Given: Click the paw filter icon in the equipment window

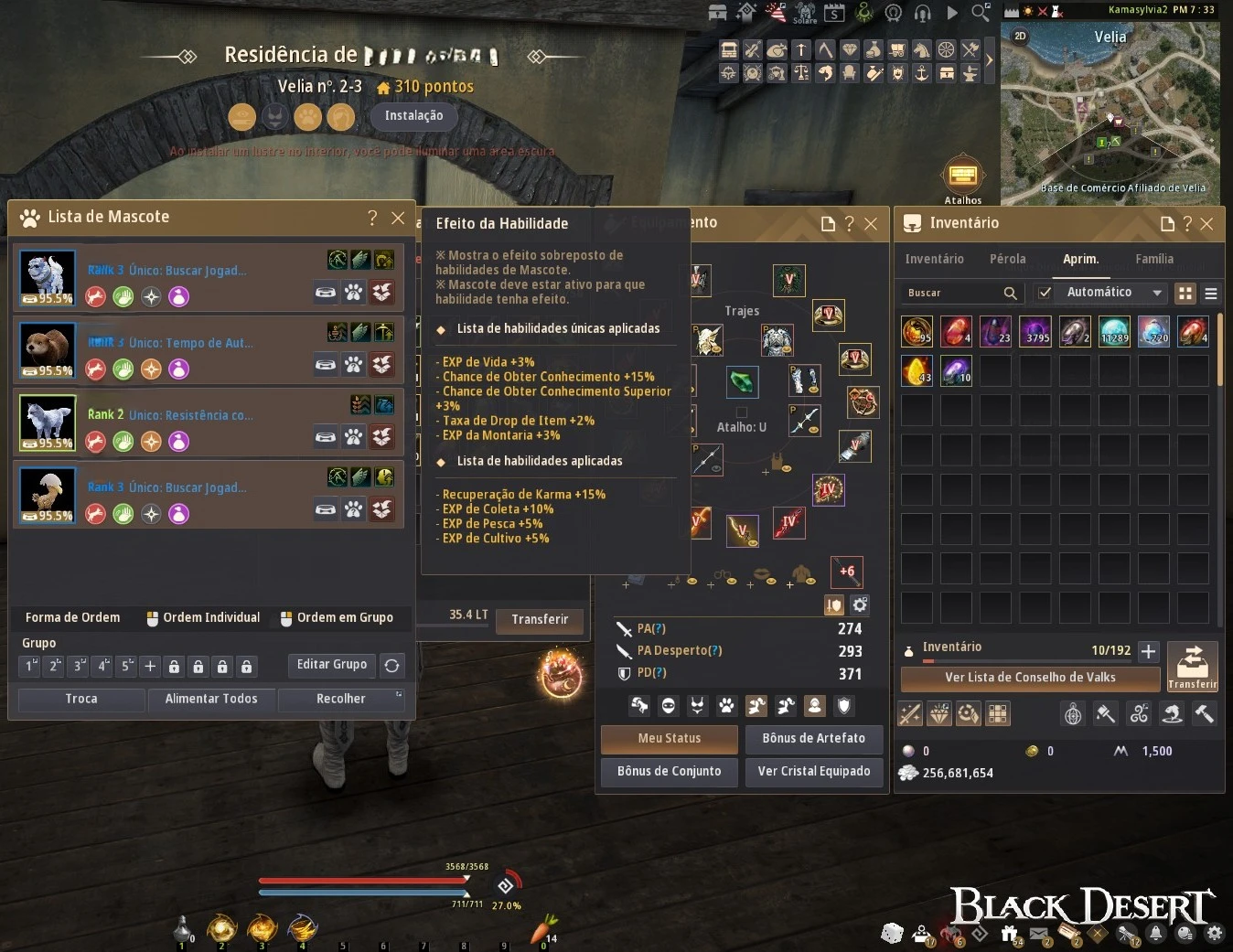Looking at the screenshot, I should [726, 706].
